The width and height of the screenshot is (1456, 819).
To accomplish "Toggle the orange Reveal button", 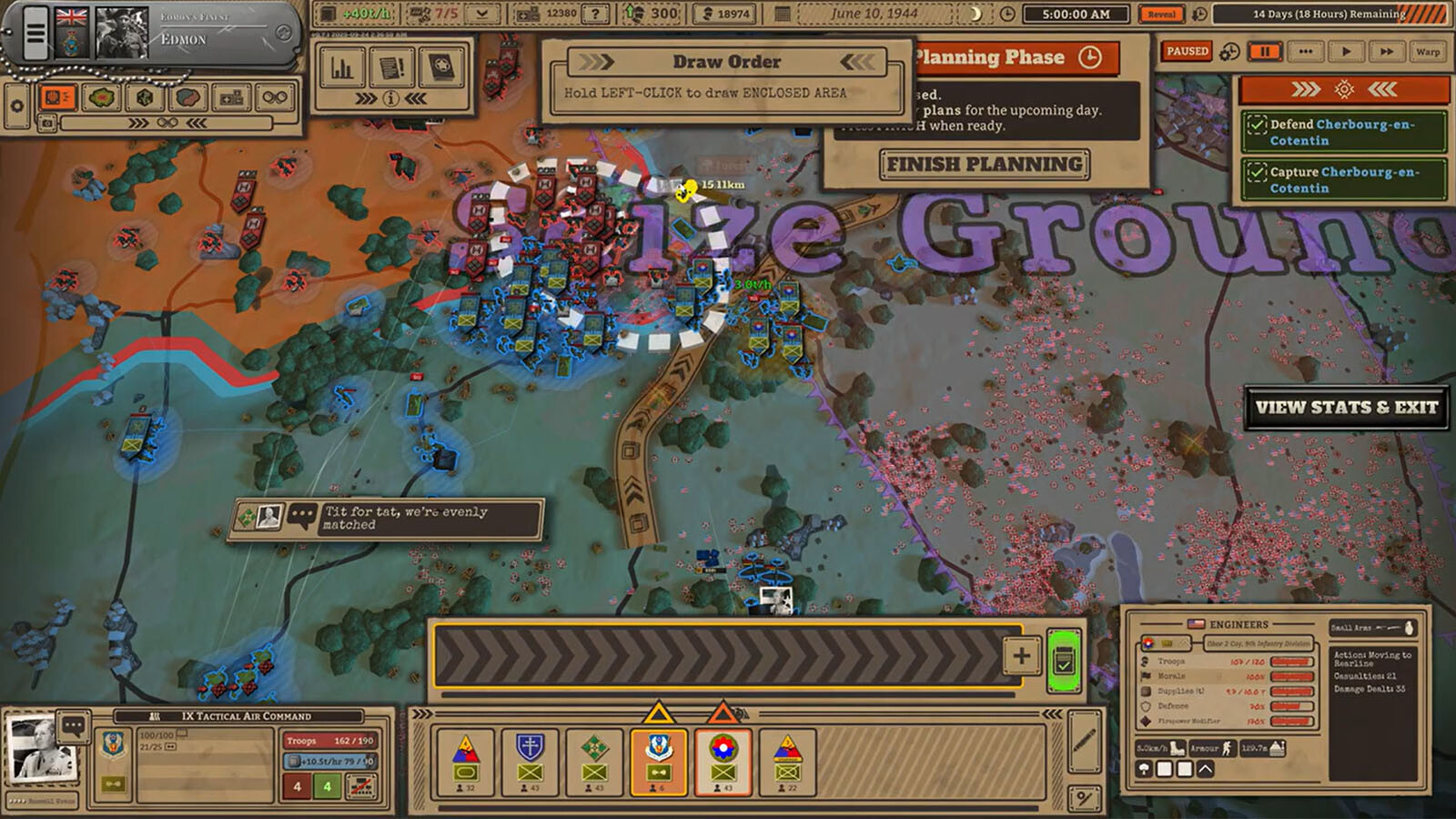I will coord(1161,15).
